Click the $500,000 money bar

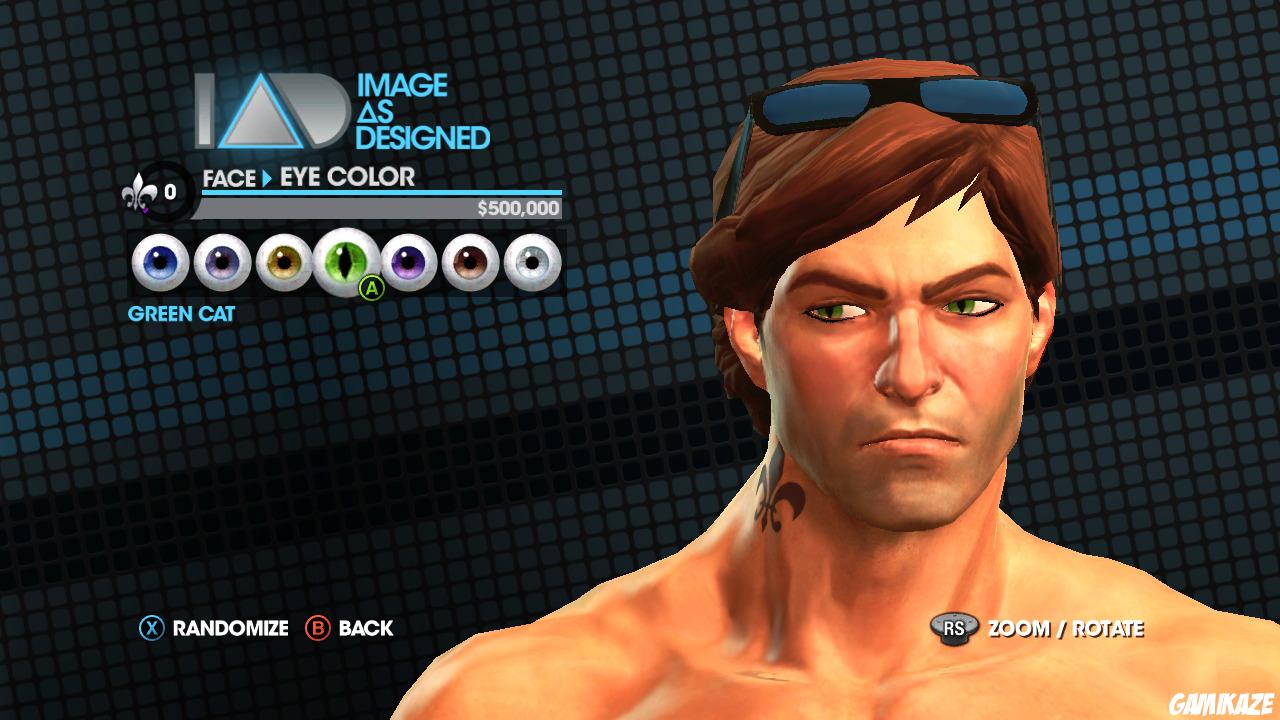(x=380, y=210)
